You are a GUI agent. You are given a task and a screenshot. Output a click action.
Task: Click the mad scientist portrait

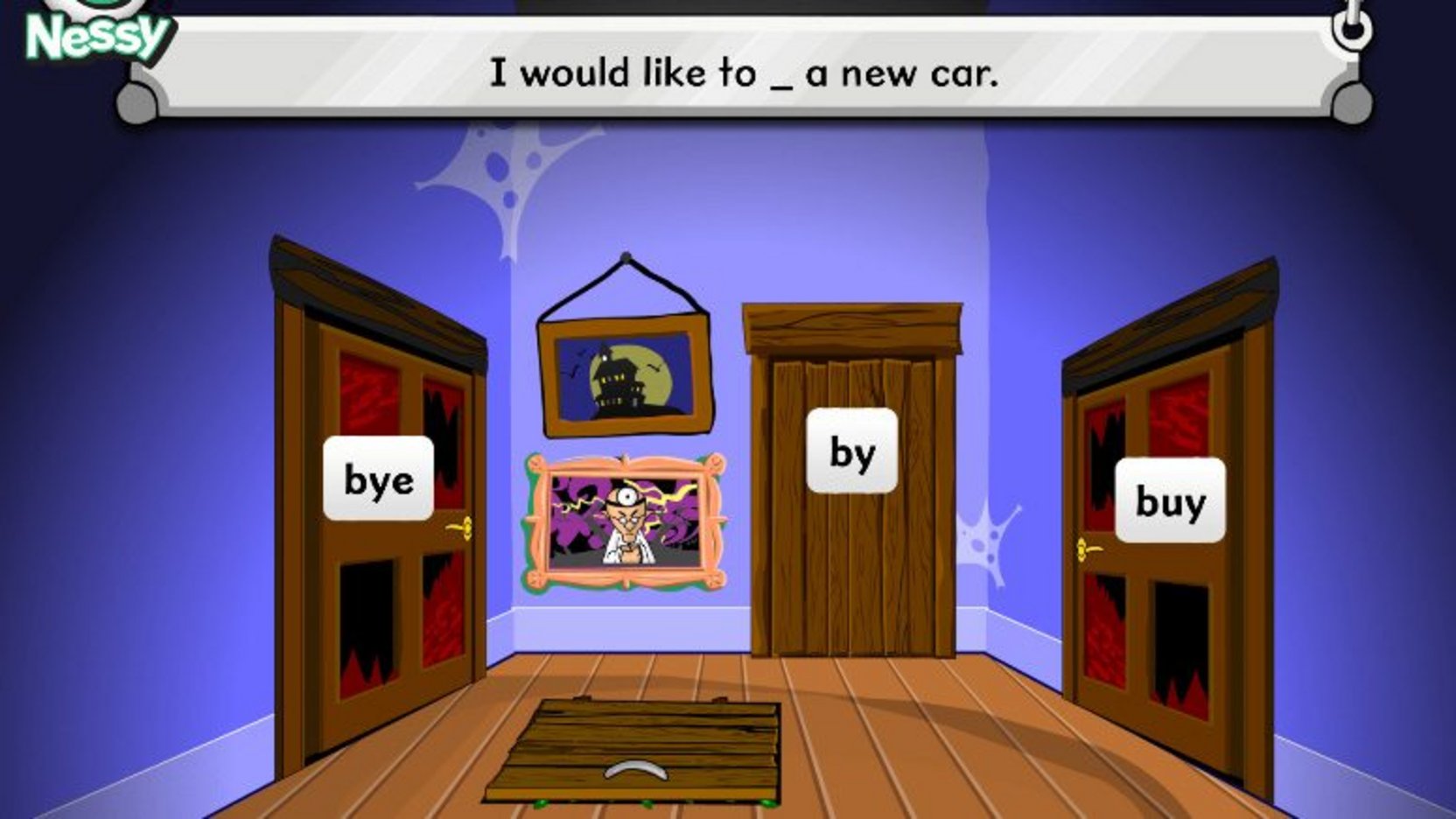tap(626, 516)
